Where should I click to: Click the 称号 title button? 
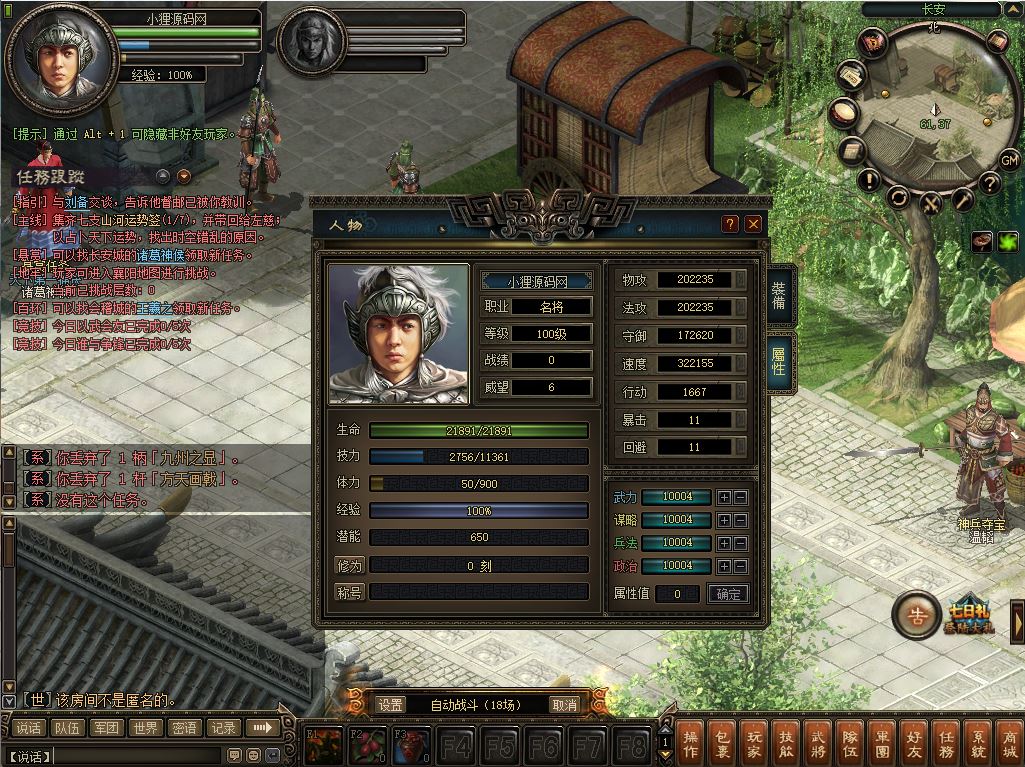coord(349,592)
